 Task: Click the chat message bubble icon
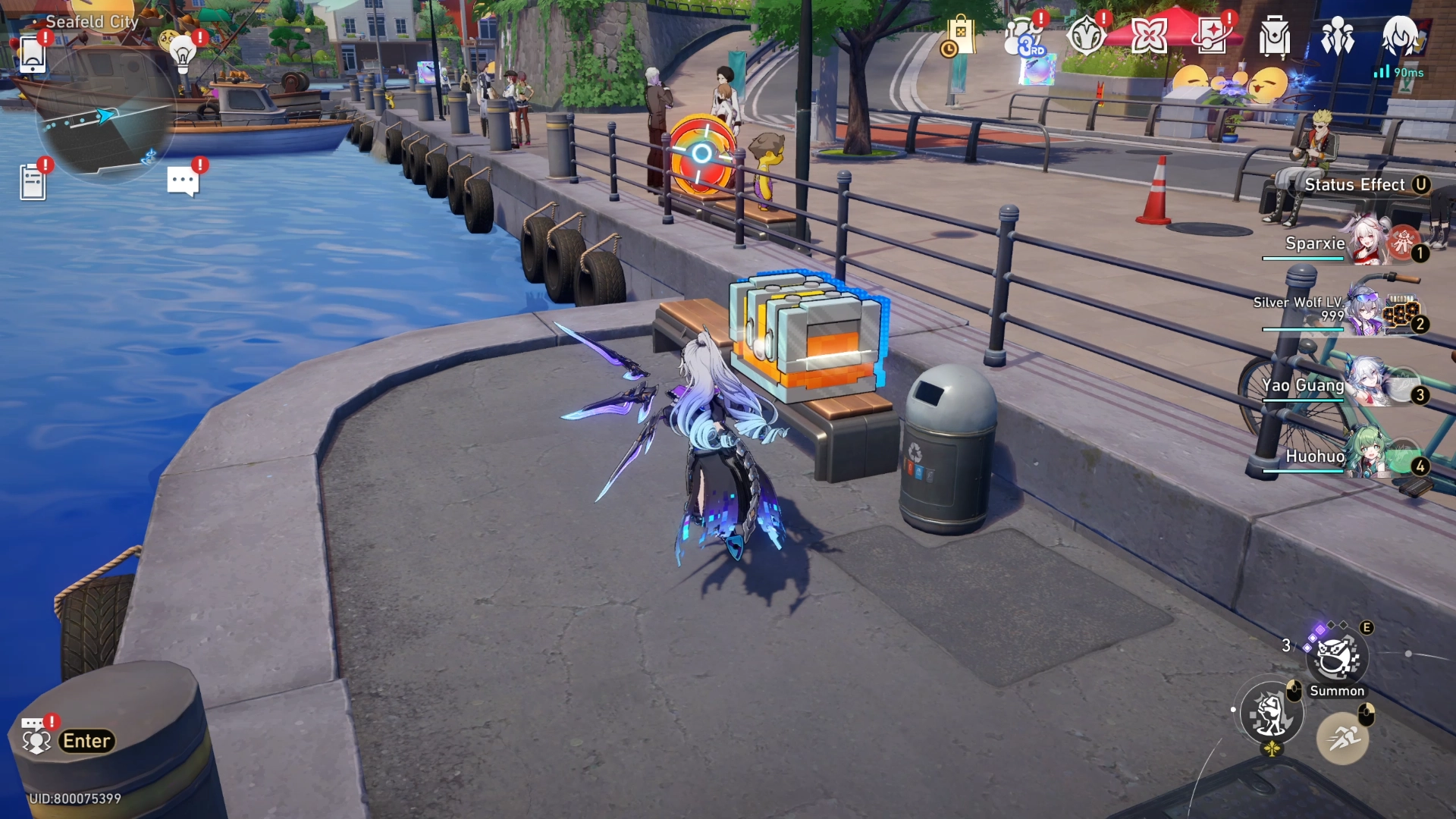click(182, 180)
